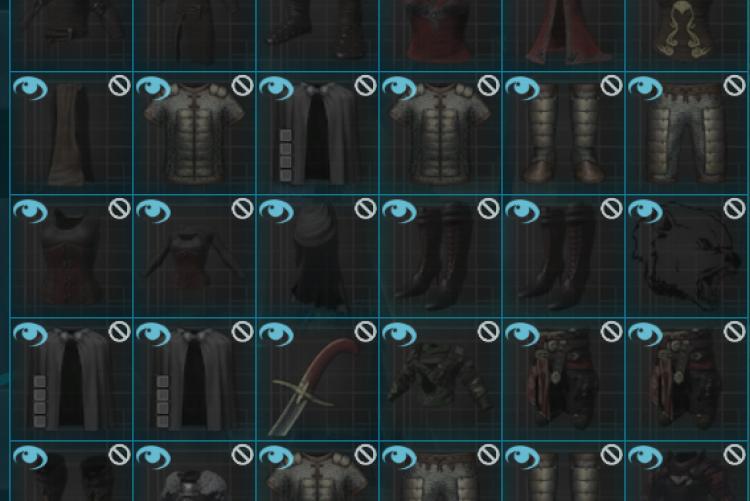
Task: Click the prohibited icon on the brown skirt slot
Action: pyautogui.click(x=119, y=87)
